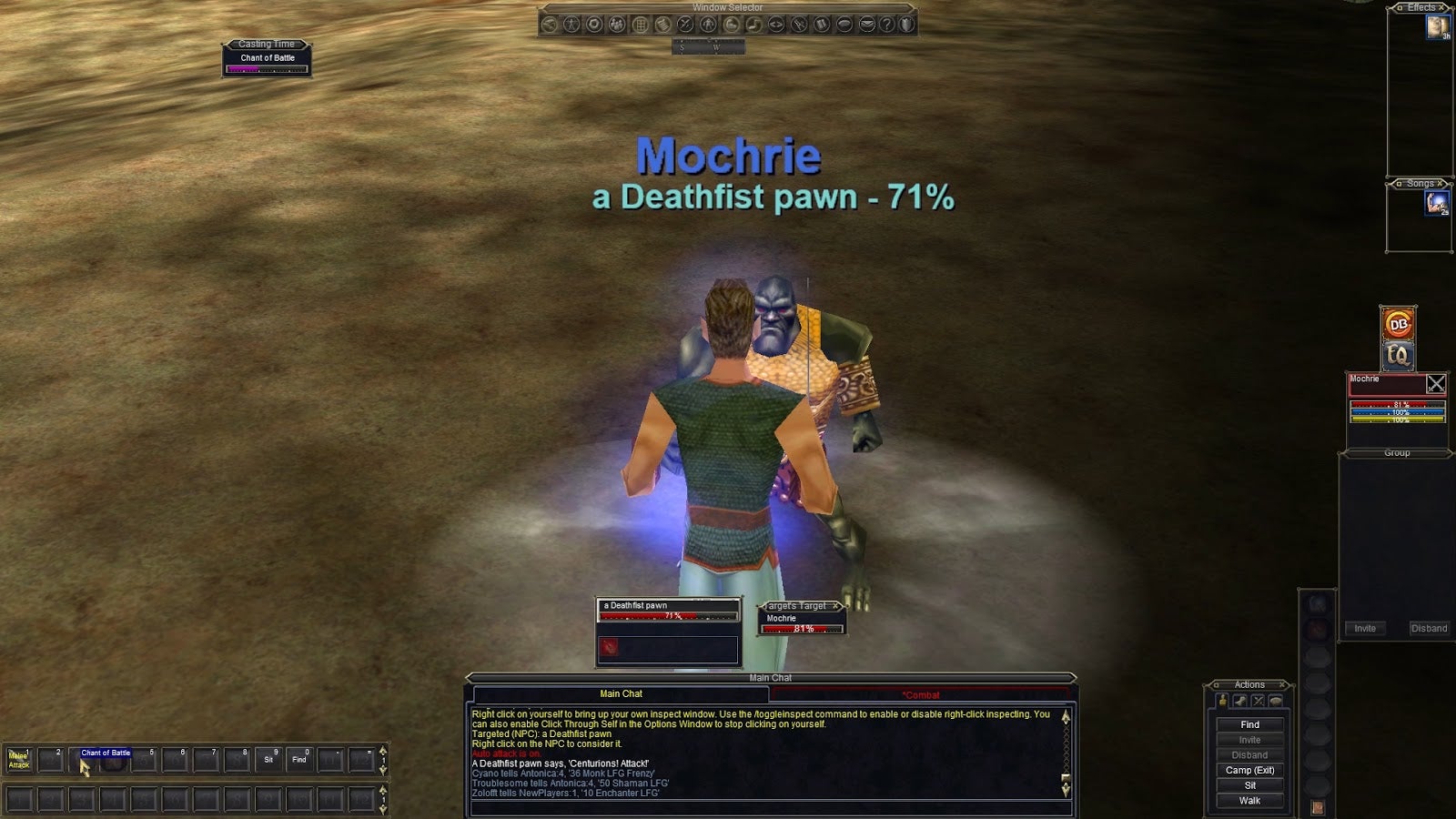Click Find in the Actions window
The width and height of the screenshot is (1456, 819).
[1249, 725]
